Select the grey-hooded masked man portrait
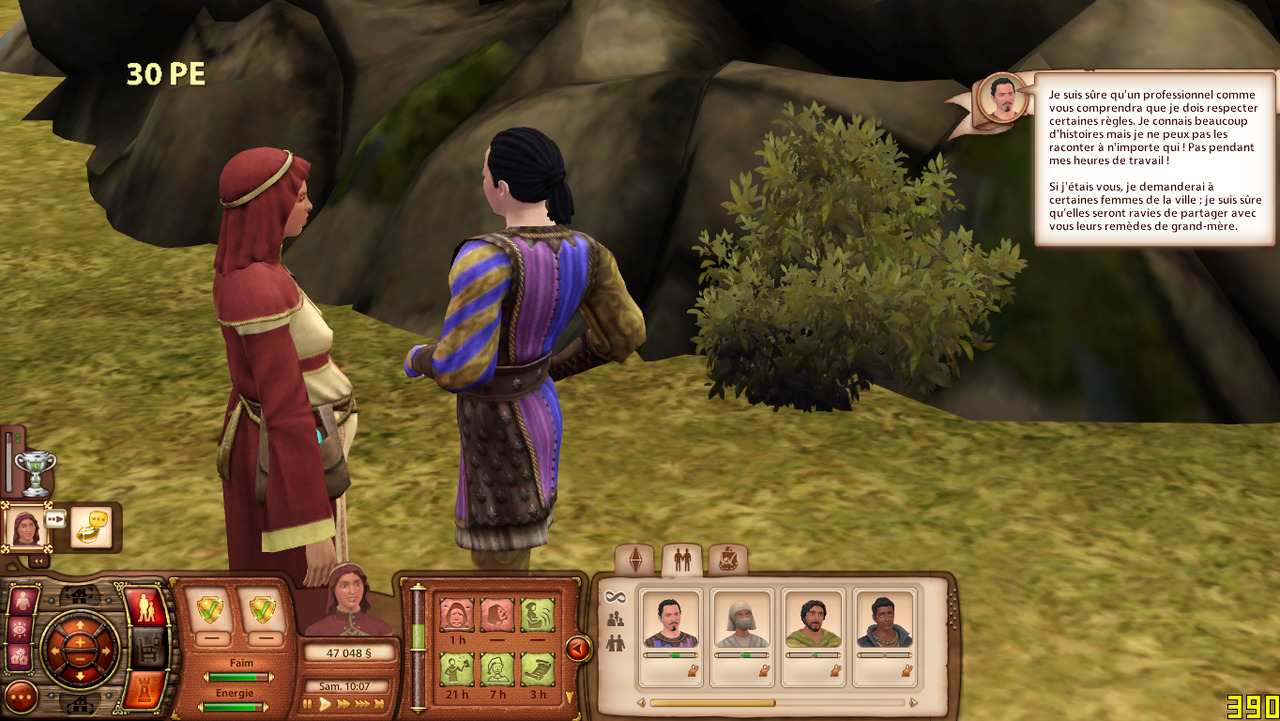 click(741, 623)
